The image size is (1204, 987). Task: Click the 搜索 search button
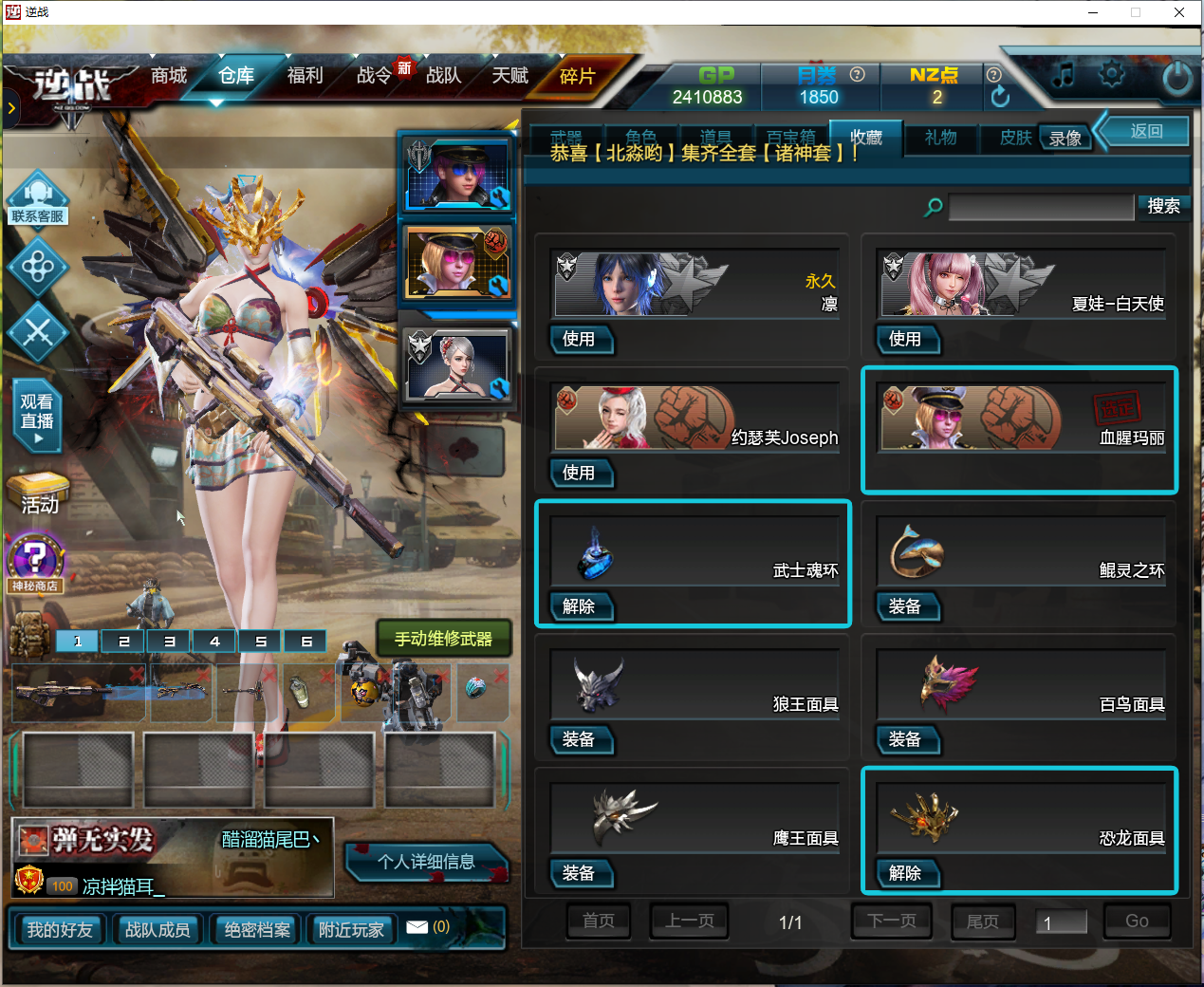point(1163,206)
